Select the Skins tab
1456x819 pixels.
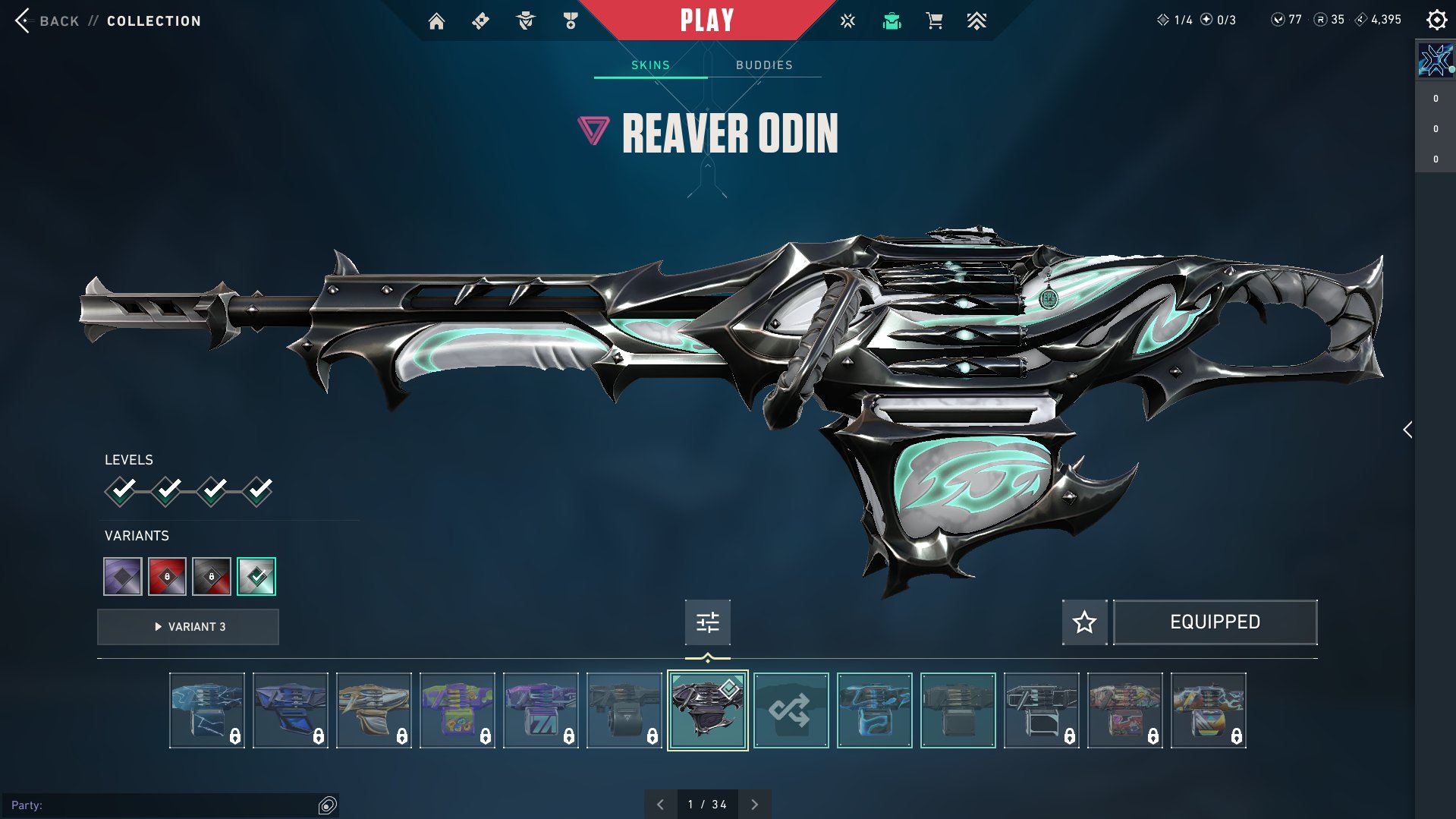pyautogui.click(x=650, y=65)
